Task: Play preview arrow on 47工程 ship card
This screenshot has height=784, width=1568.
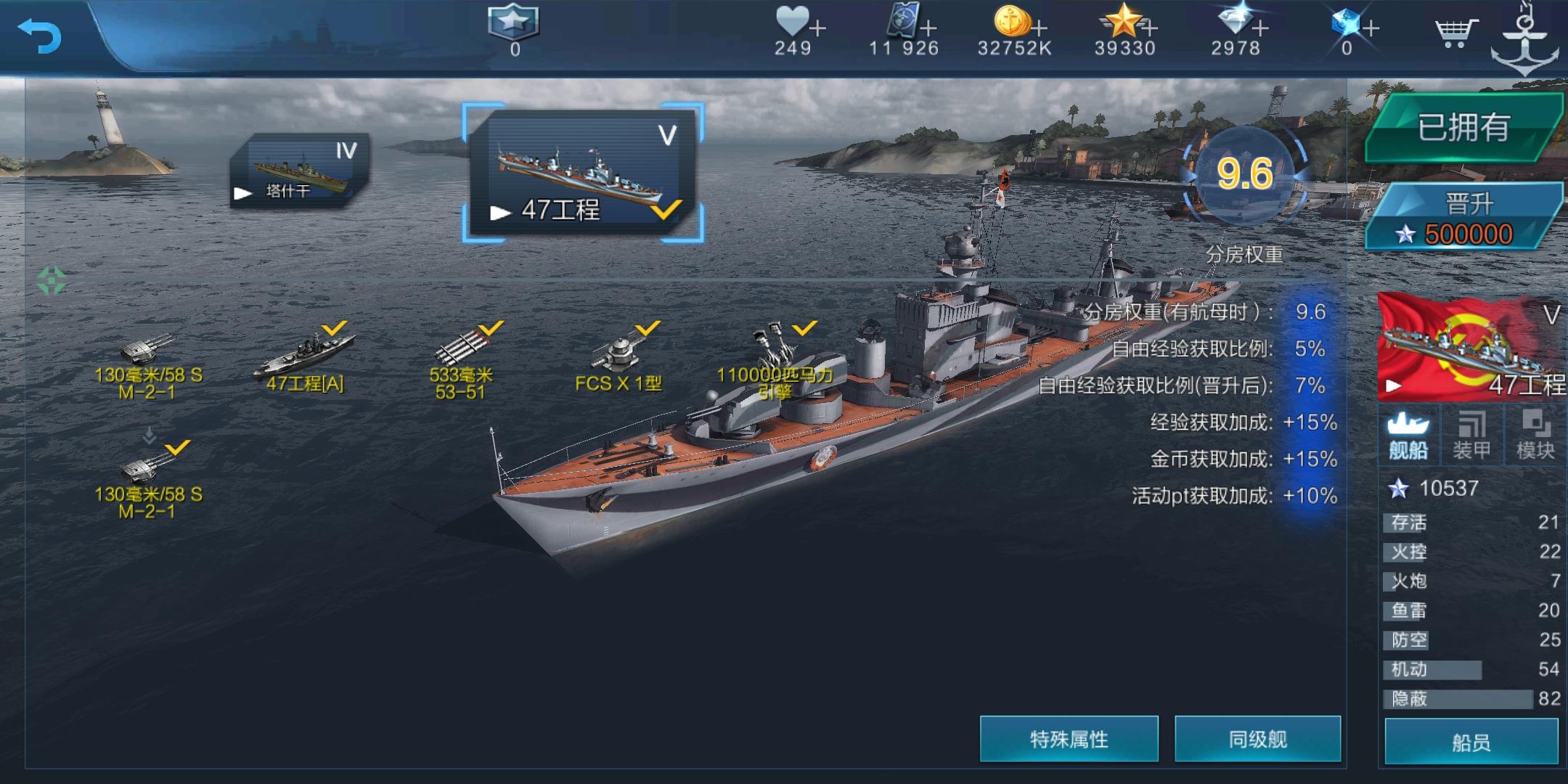Action: click(501, 213)
